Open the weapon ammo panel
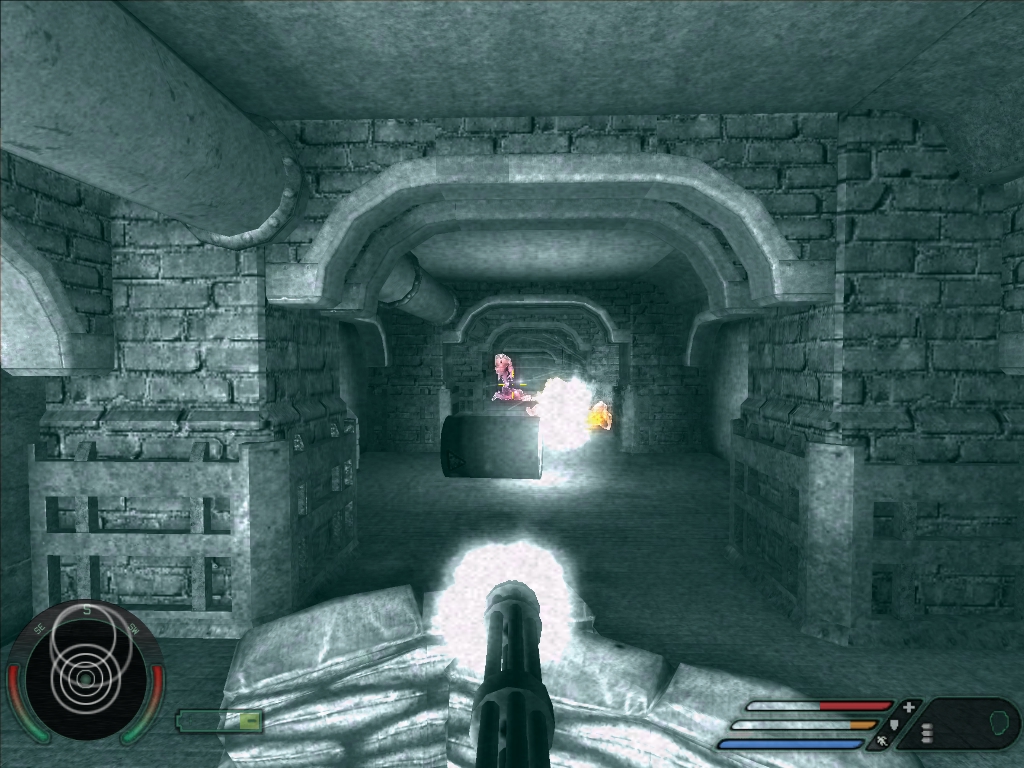Image resolution: width=1024 pixels, height=768 pixels. [x=962, y=724]
